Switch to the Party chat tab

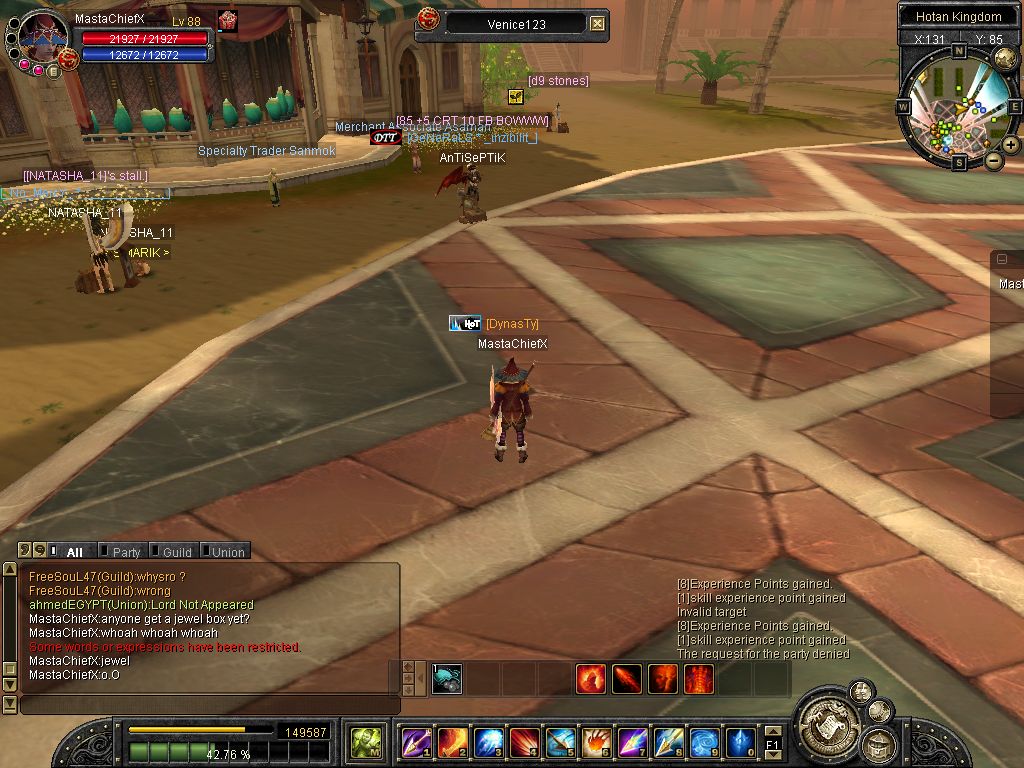pos(126,552)
